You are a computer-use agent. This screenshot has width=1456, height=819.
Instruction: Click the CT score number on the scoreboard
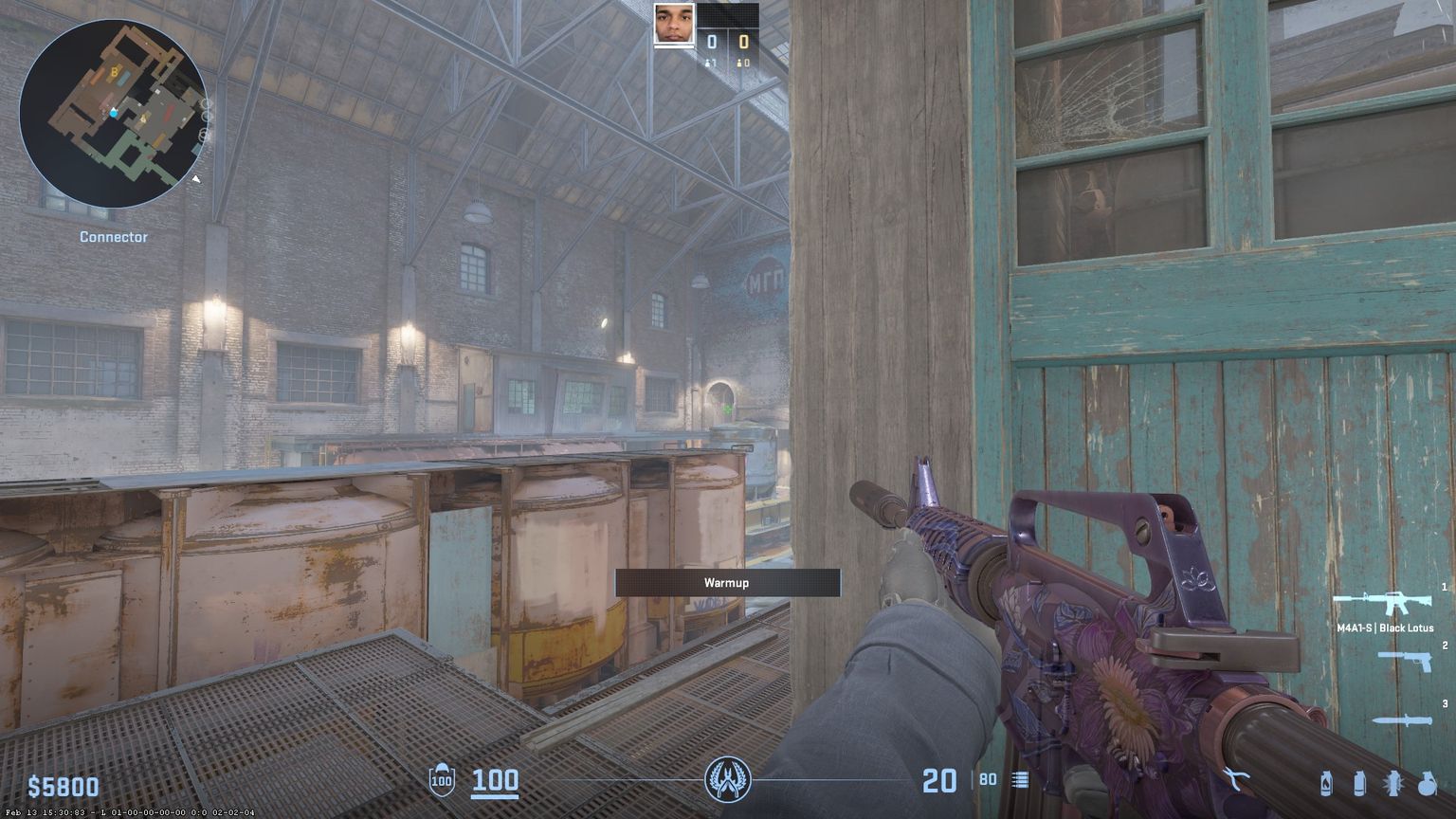pyautogui.click(x=711, y=42)
